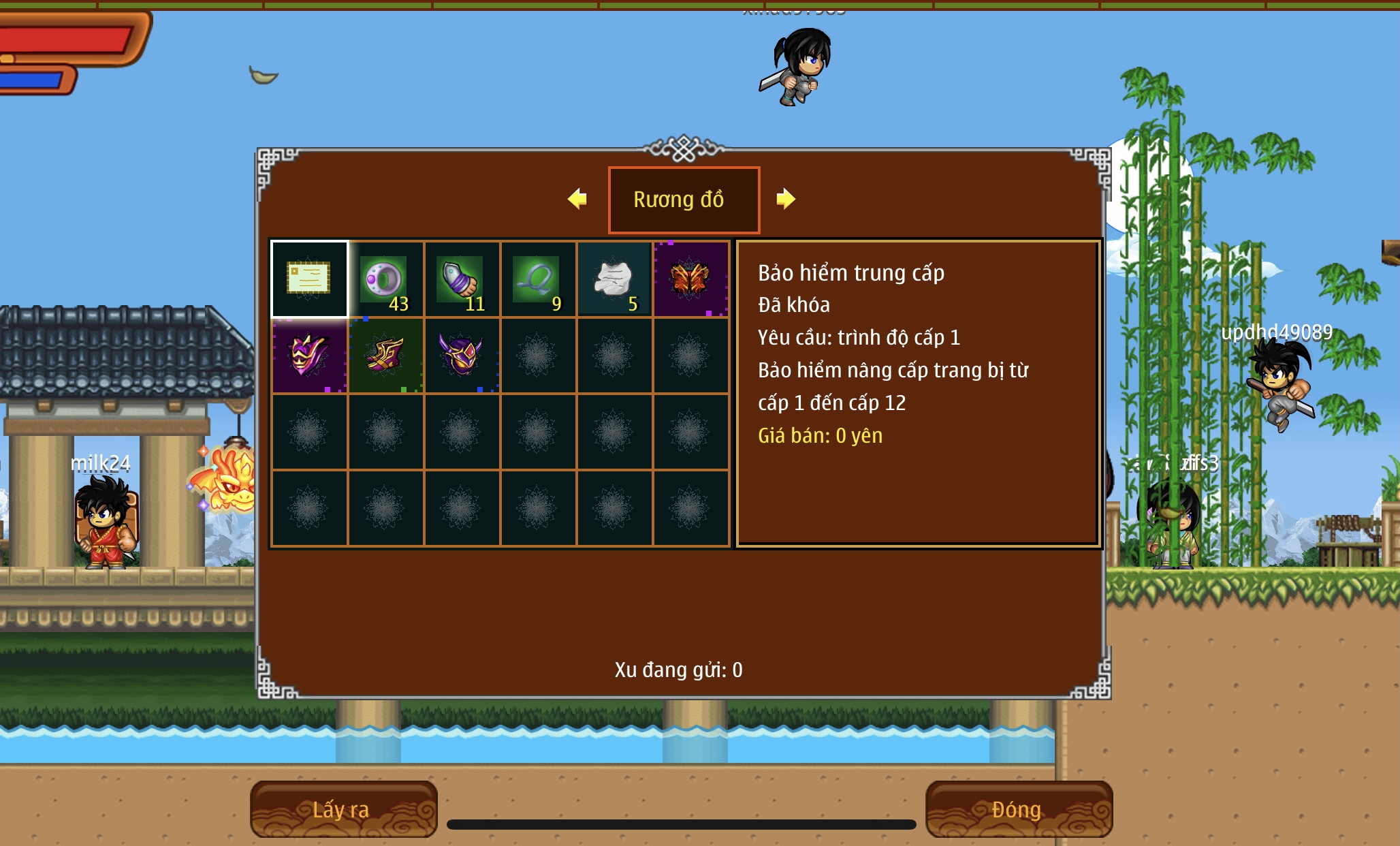Choose the purple and gold mask item
This screenshot has height=846, width=1400.
point(309,356)
